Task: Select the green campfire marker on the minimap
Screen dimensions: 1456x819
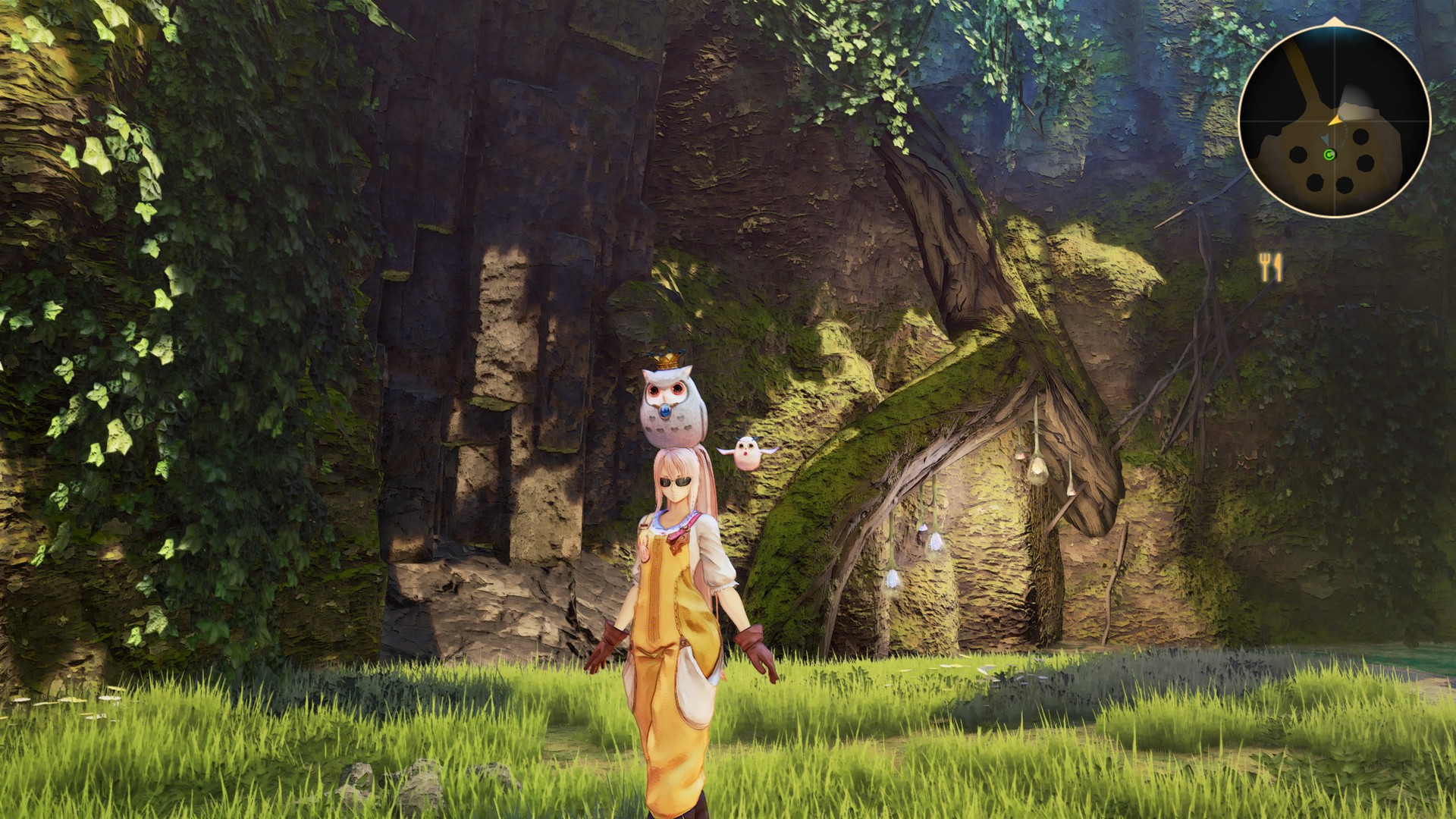Action: (1329, 155)
